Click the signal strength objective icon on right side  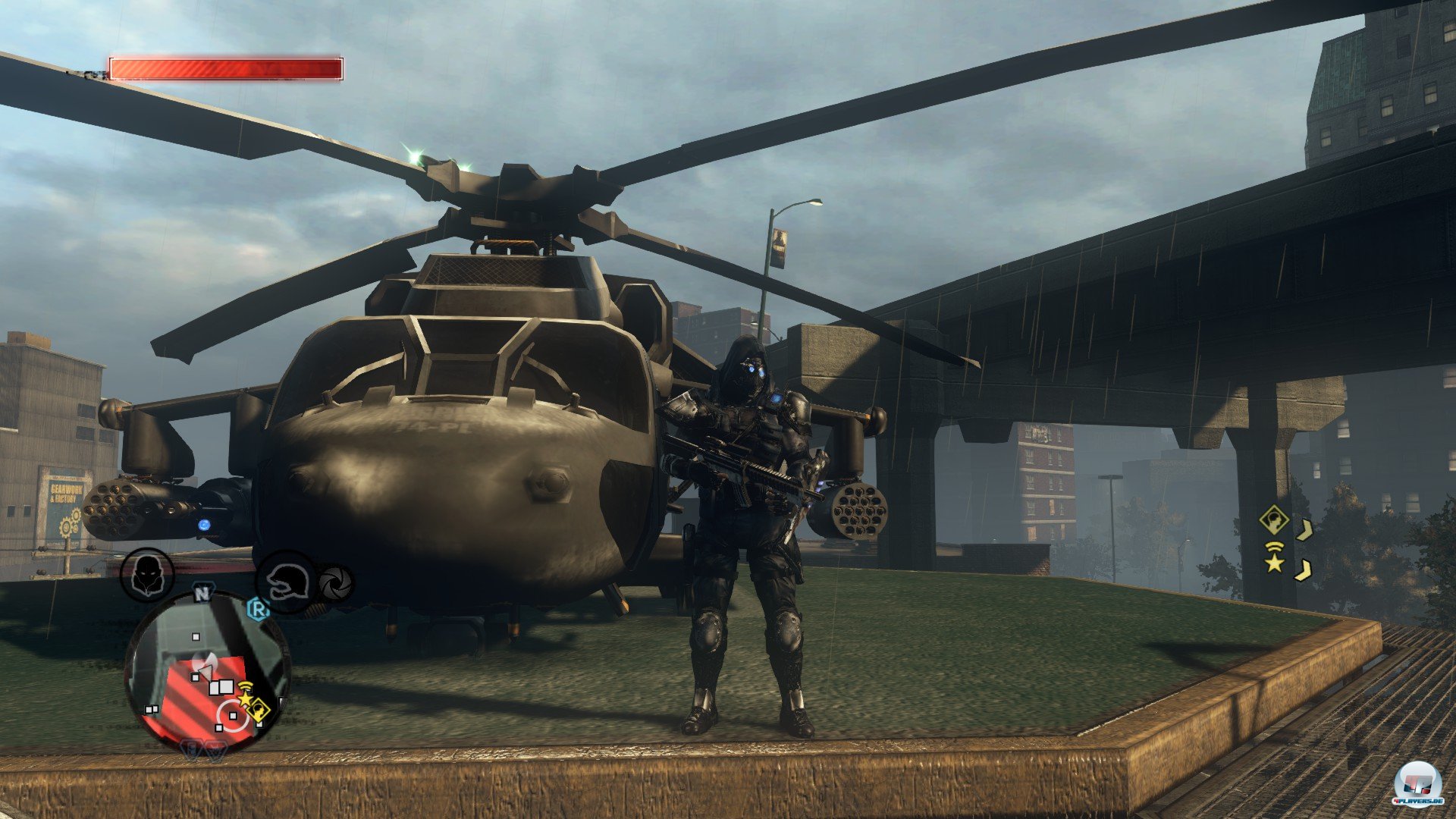[1274, 547]
